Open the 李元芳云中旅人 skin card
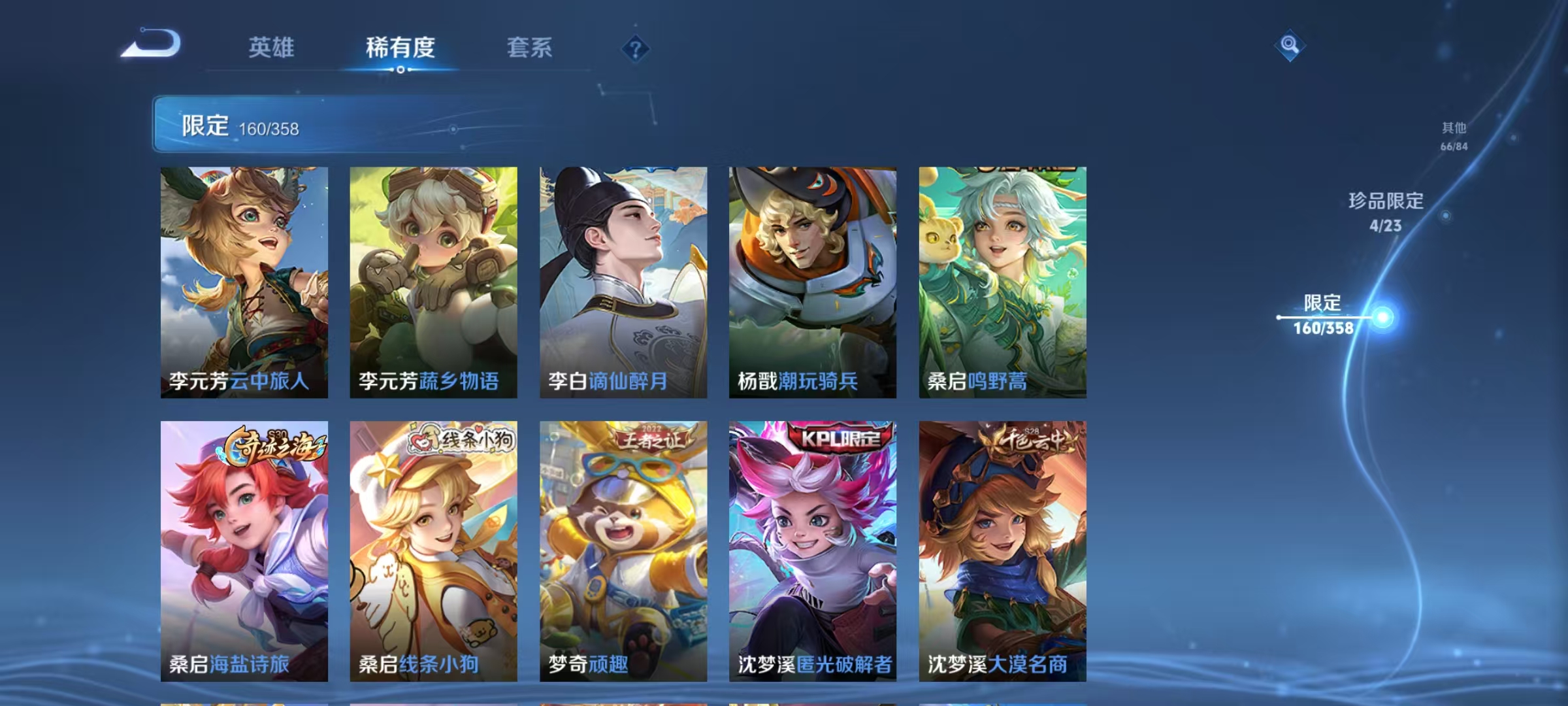1568x706 pixels. click(244, 281)
